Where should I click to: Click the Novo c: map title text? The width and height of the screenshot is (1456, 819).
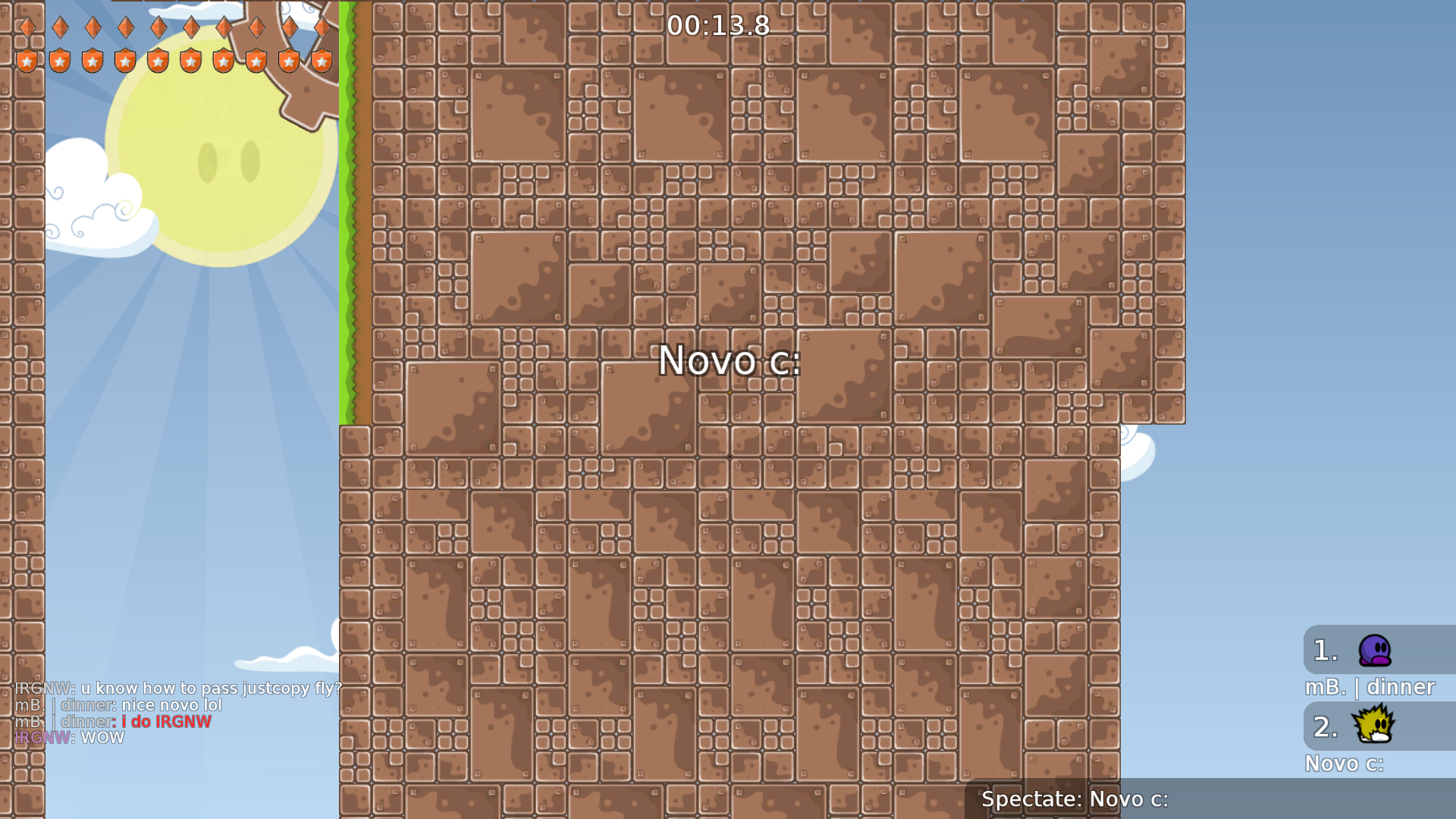(x=729, y=362)
